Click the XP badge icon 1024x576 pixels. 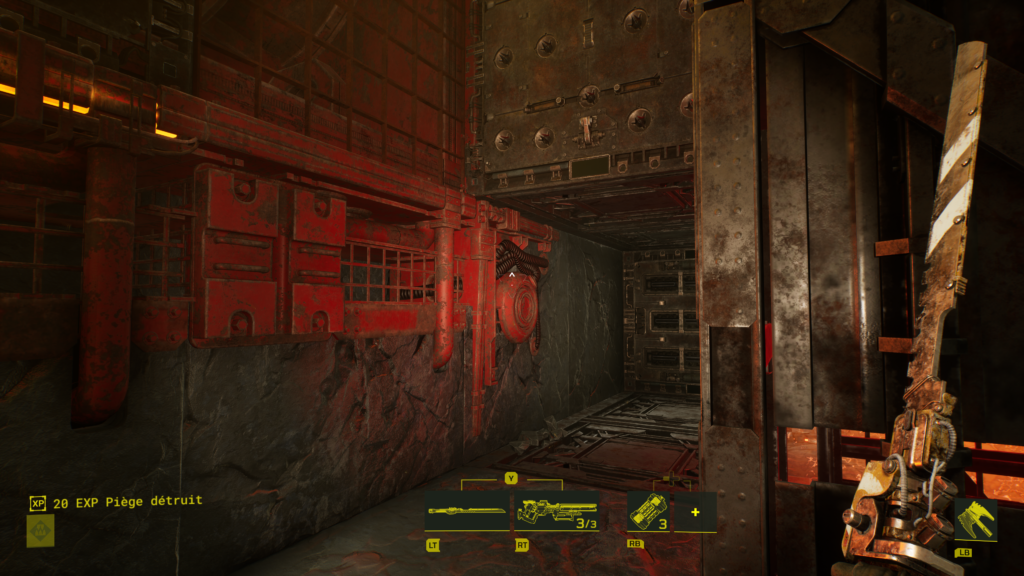click(x=38, y=503)
